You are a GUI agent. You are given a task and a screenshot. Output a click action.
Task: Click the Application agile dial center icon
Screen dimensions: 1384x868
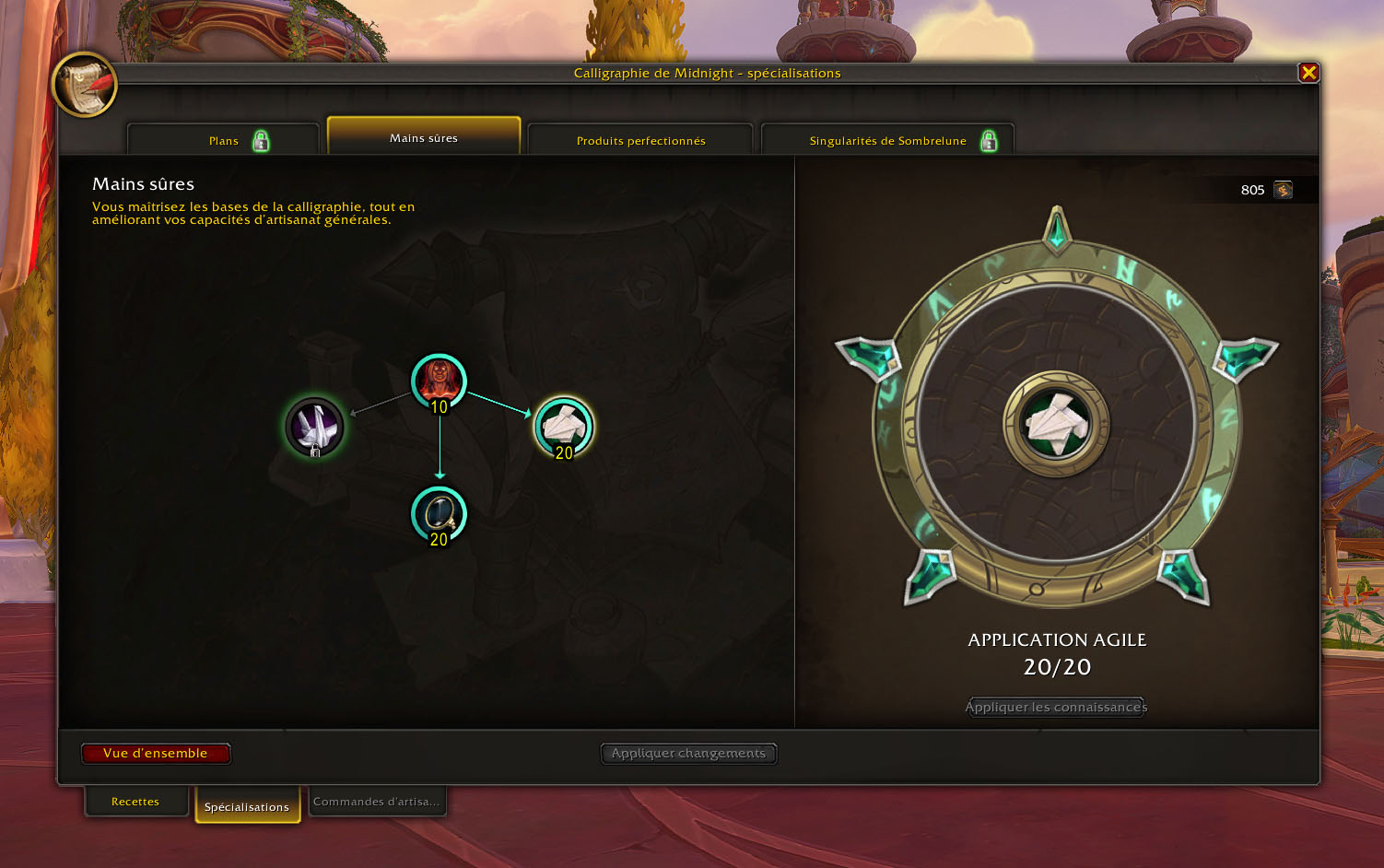[1056, 424]
